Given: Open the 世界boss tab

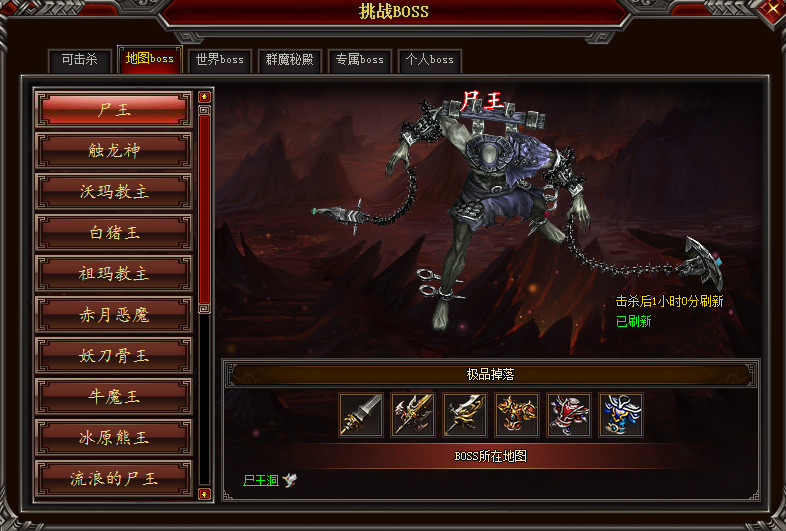Looking at the screenshot, I should [x=220, y=59].
